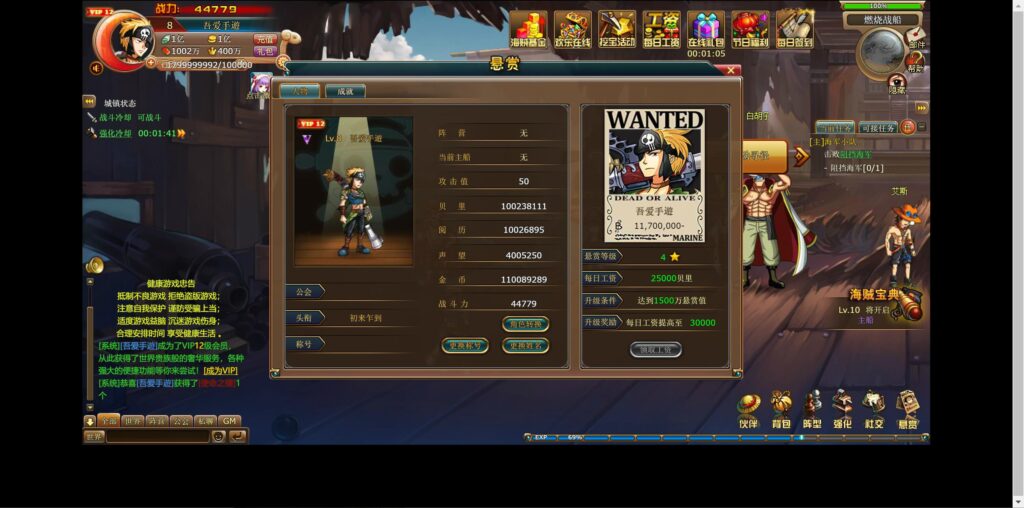
Task: Open the 海贼基金 pirate fund icon
Action: (528, 28)
